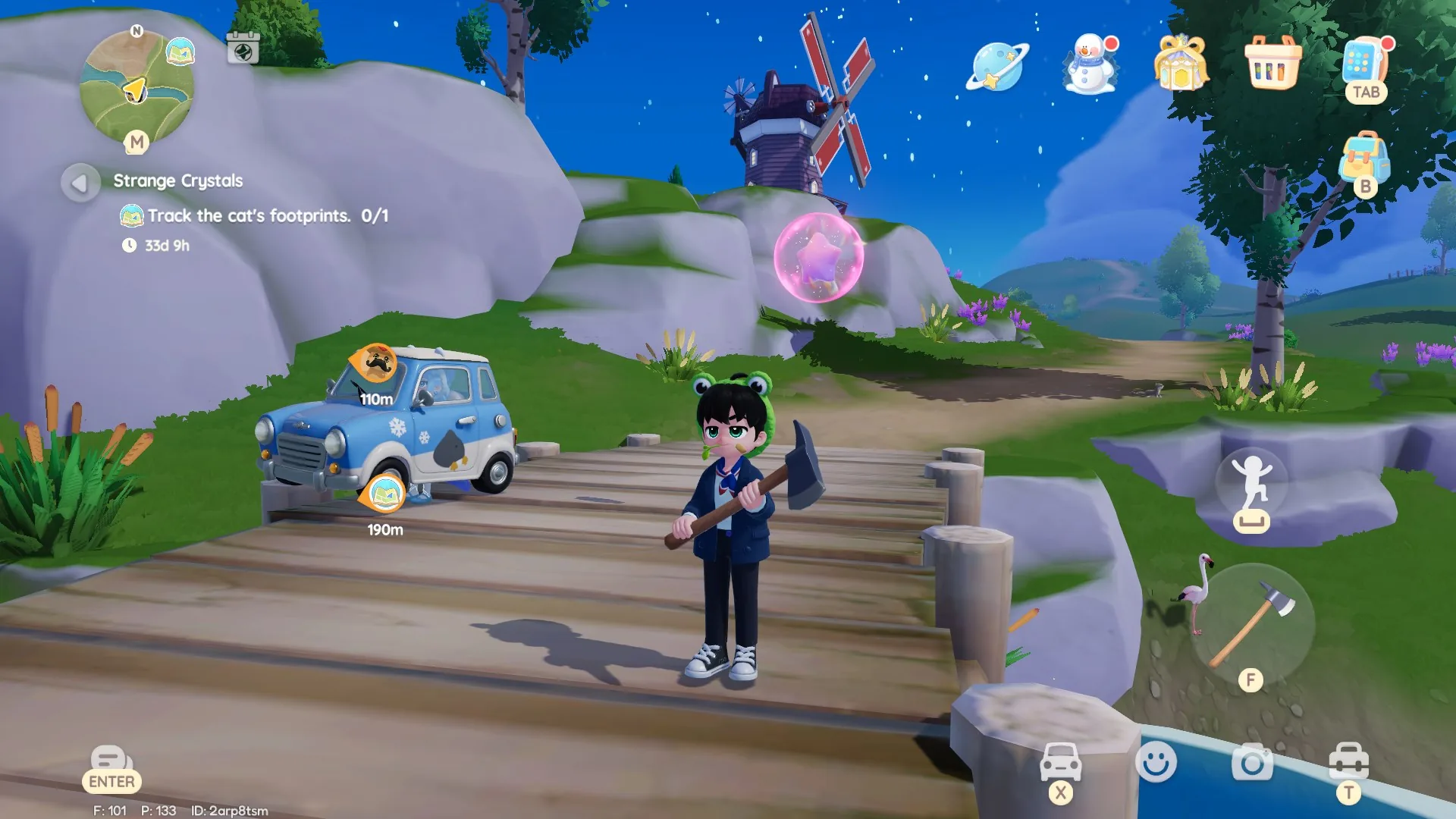Screen dimensions: 1456x819
Task: Select the Strange Crystals quest title
Action: [177, 180]
